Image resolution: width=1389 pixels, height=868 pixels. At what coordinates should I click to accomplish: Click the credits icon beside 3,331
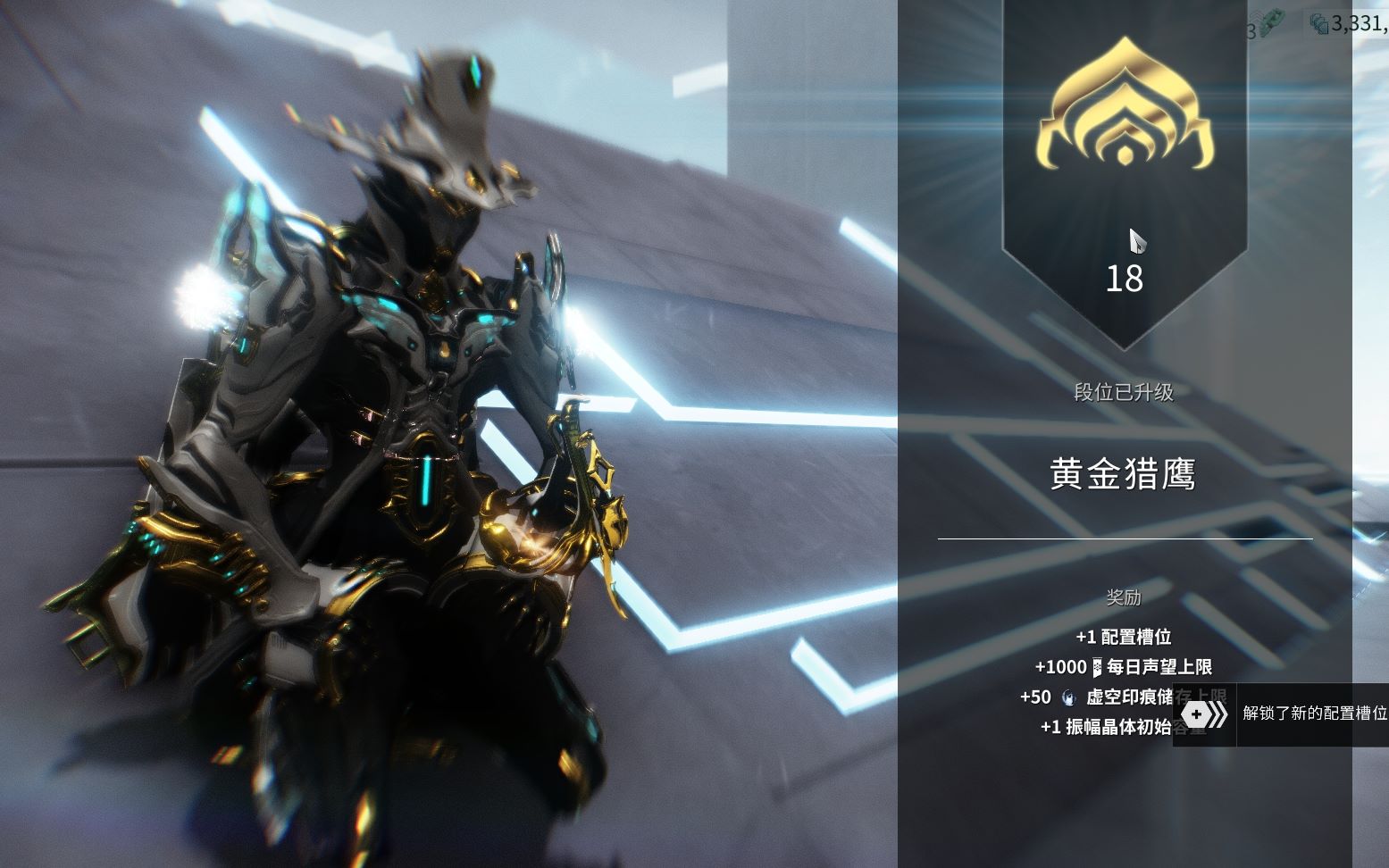click(x=1321, y=24)
